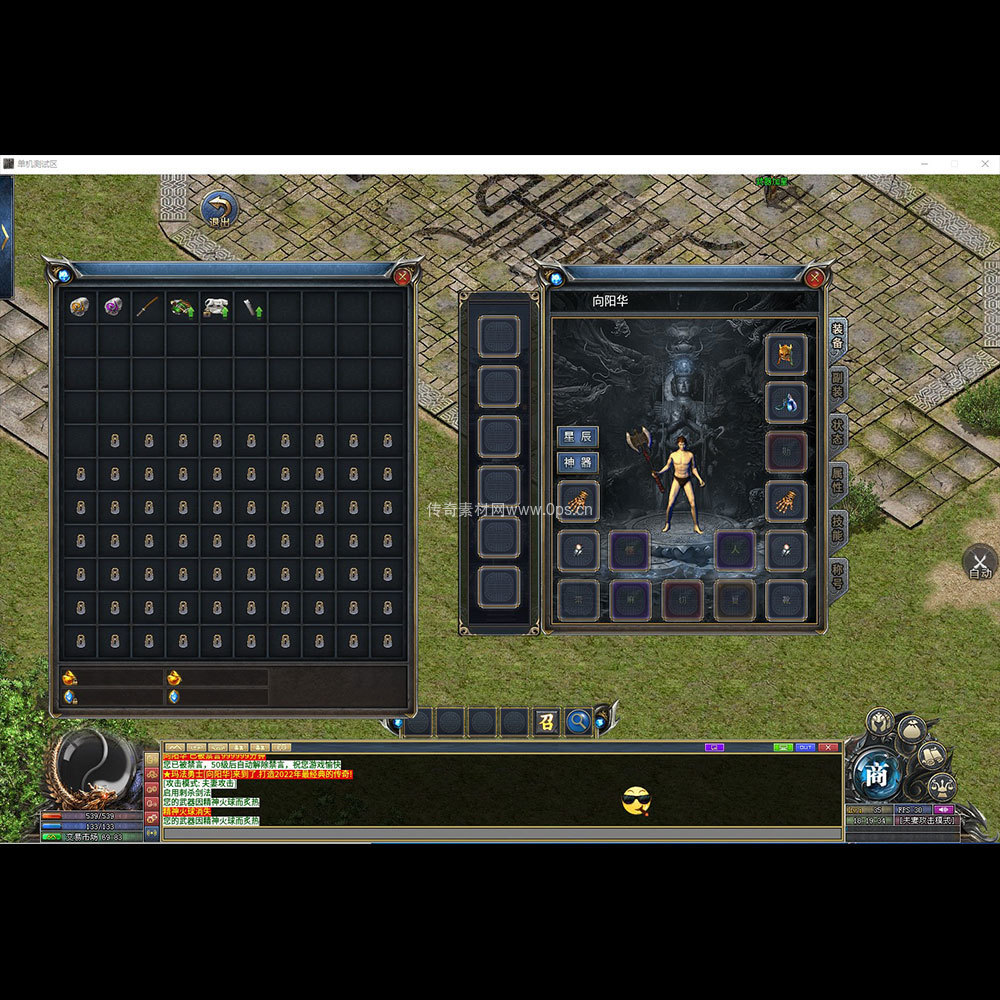The image size is (1000, 1000).
Task: Switch to the 称号 tab
Action: click(x=838, y=575)
